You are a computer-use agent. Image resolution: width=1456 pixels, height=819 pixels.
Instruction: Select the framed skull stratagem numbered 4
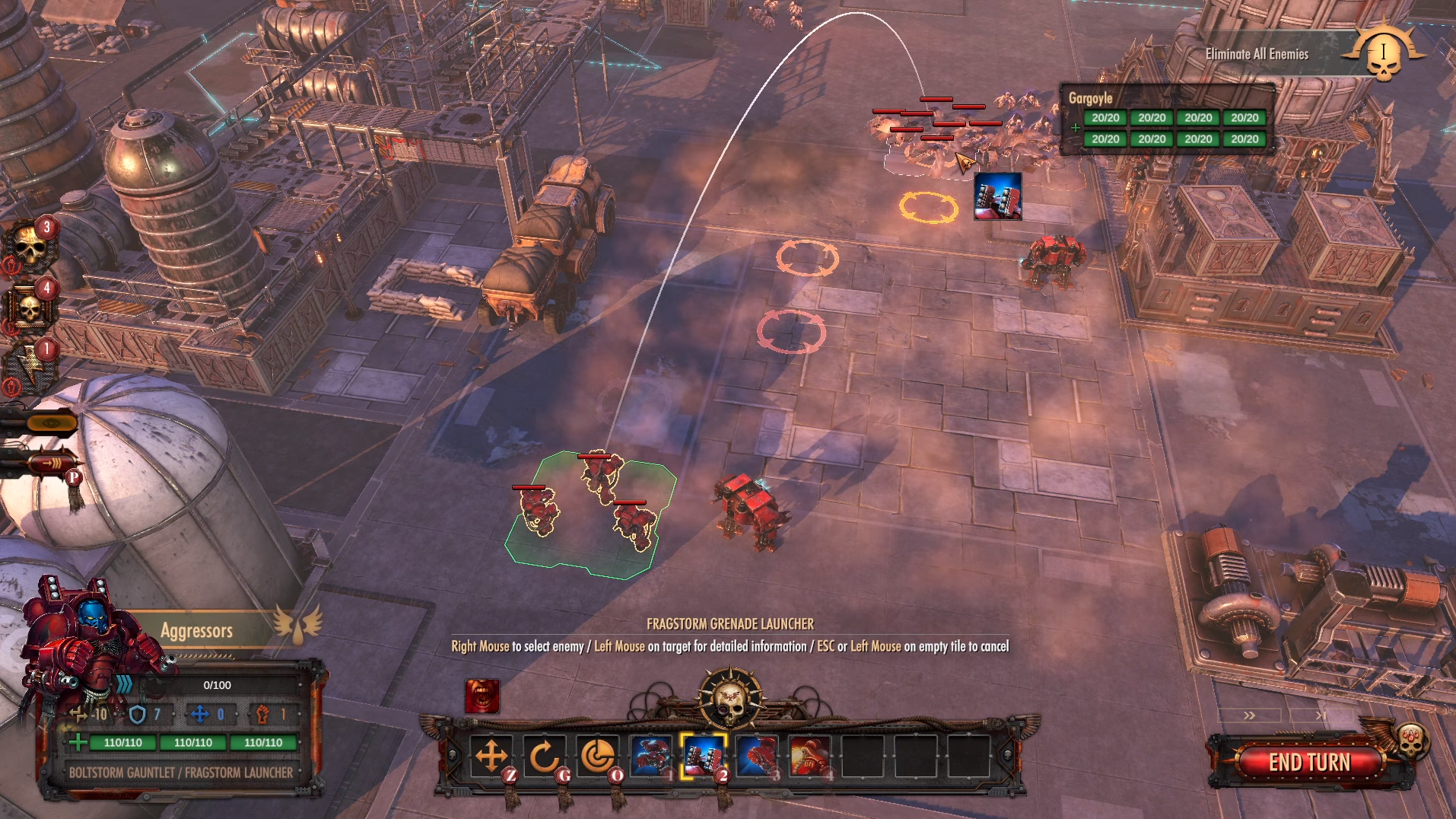(x=30, y=308)
